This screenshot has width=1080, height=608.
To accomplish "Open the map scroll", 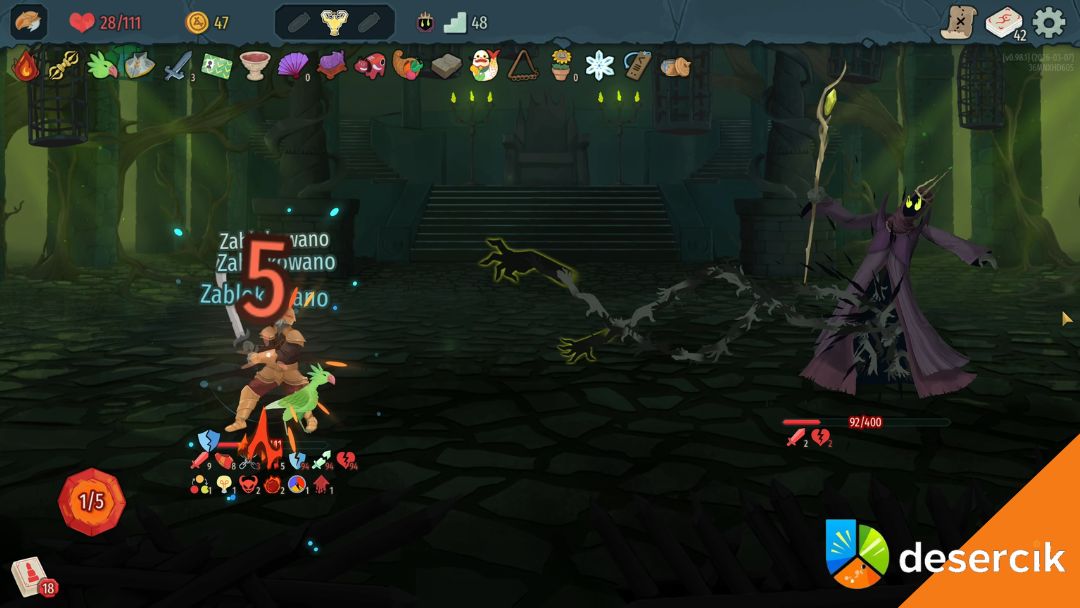I will 959,22.
